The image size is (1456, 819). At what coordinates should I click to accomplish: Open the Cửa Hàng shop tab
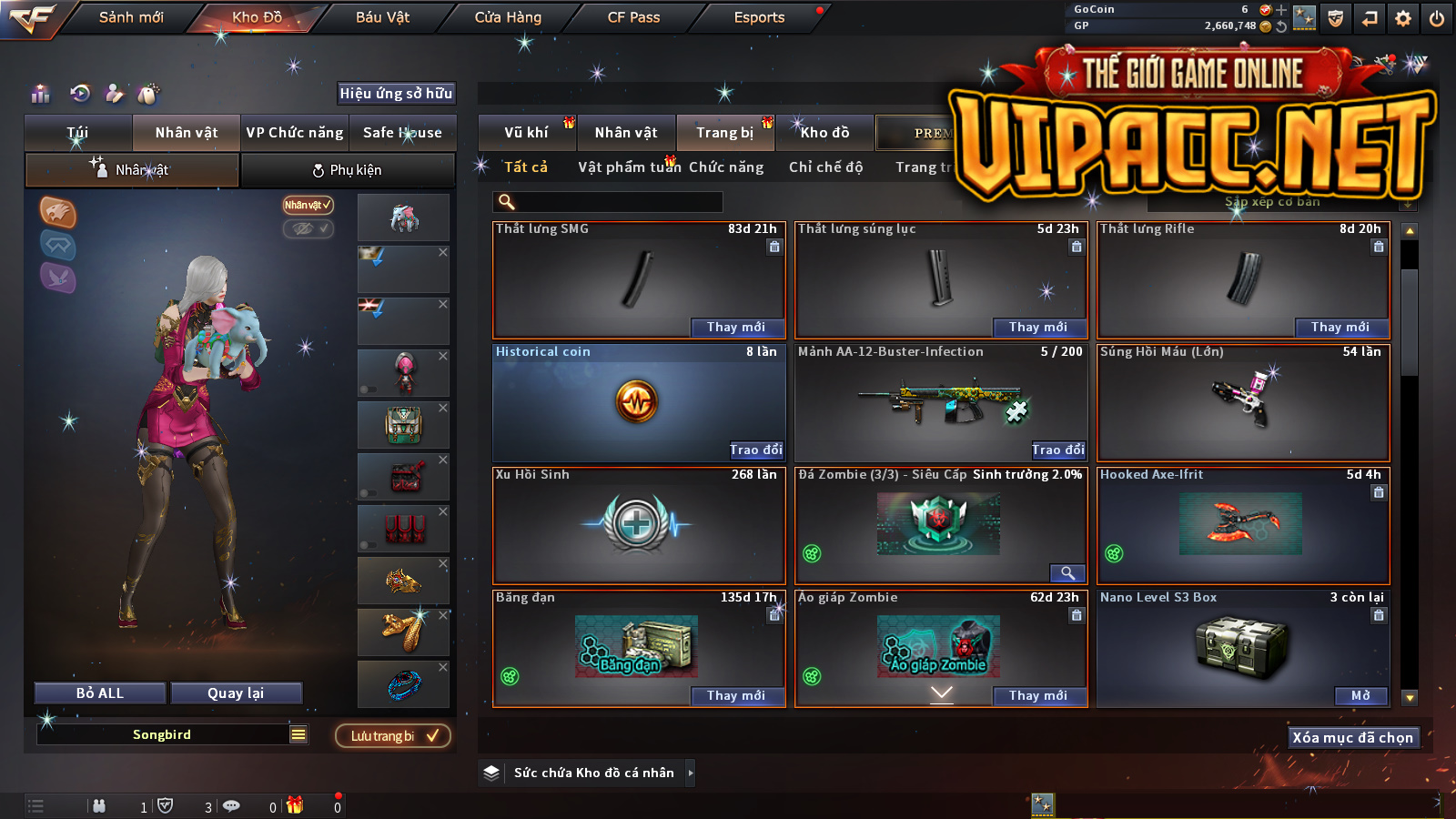[x=508, y=17]
